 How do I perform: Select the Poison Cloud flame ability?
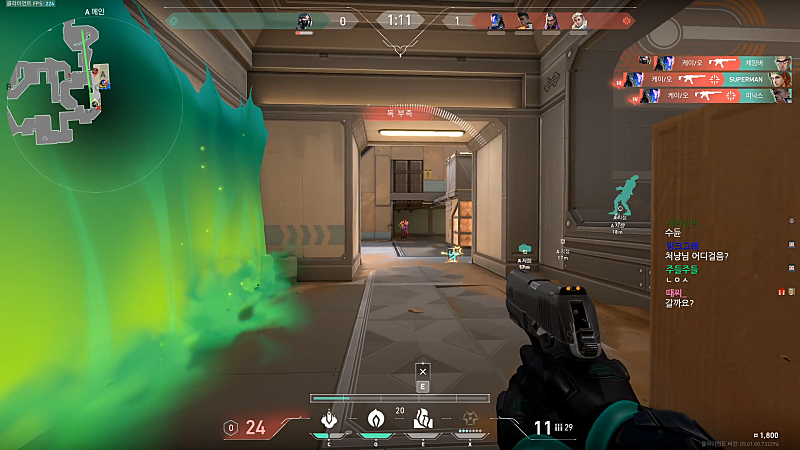(376, 418)
